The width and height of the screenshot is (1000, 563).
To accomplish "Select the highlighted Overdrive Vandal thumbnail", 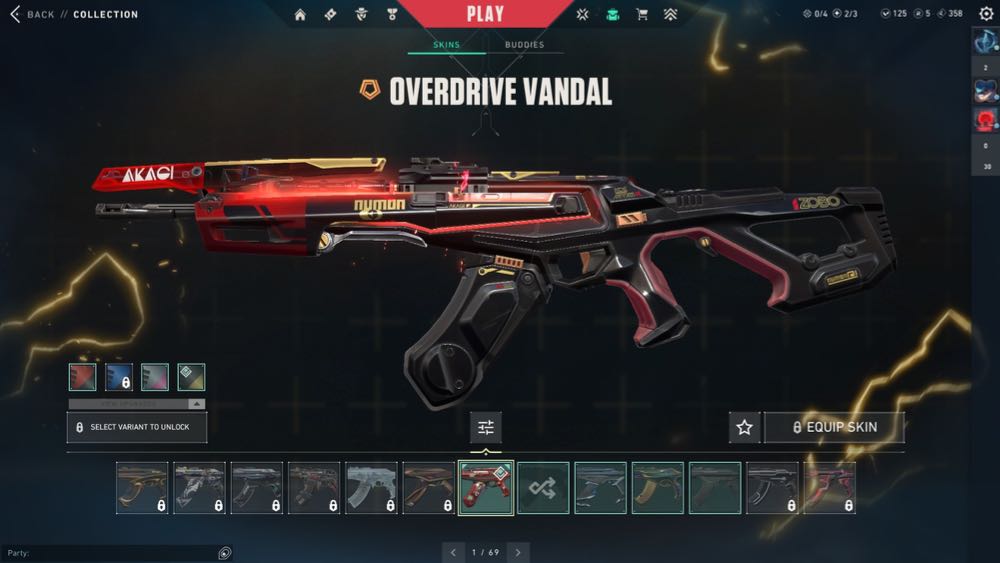I will 486,488.
